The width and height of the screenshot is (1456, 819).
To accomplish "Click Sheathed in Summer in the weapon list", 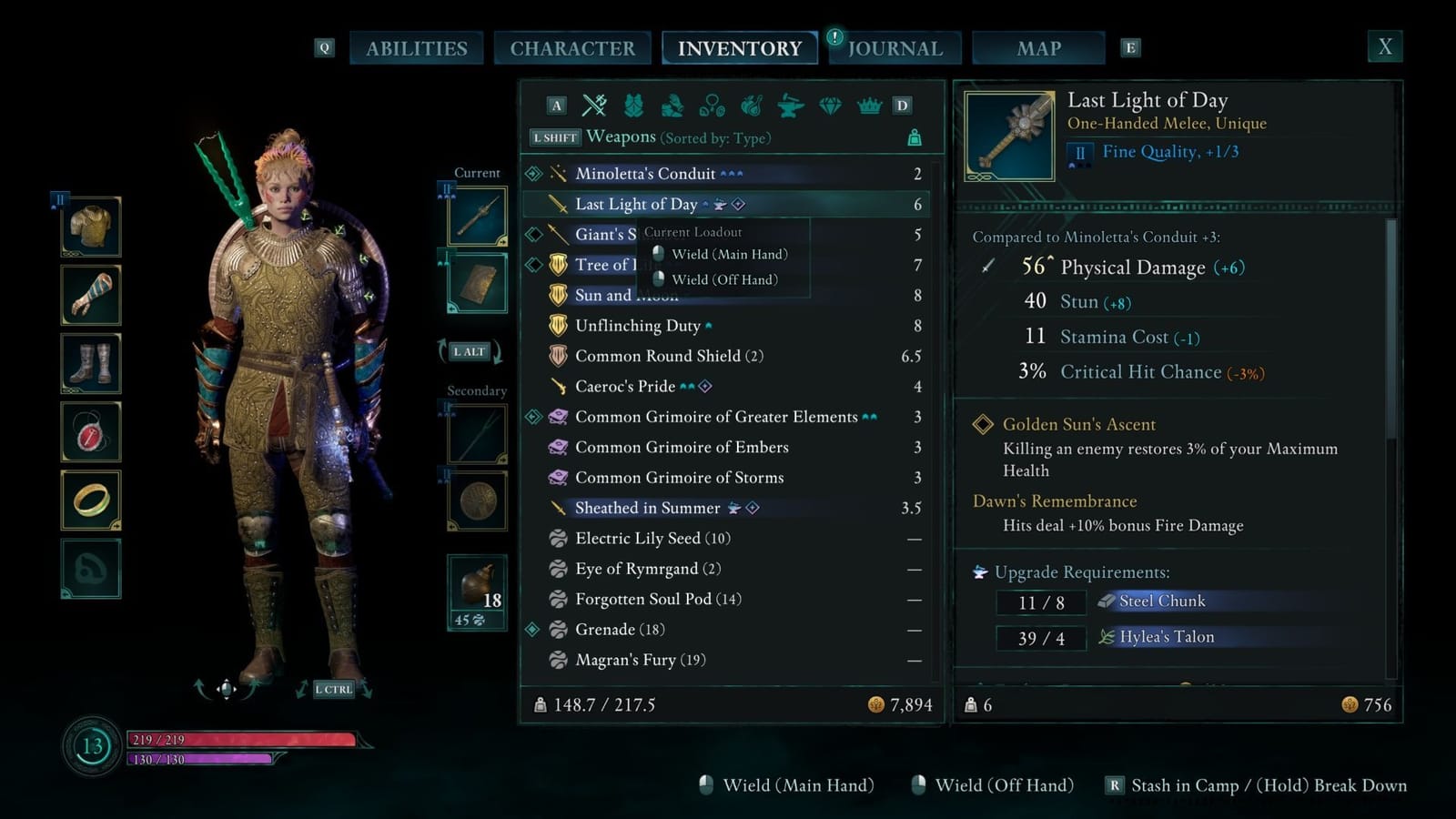I will [648, 508].
